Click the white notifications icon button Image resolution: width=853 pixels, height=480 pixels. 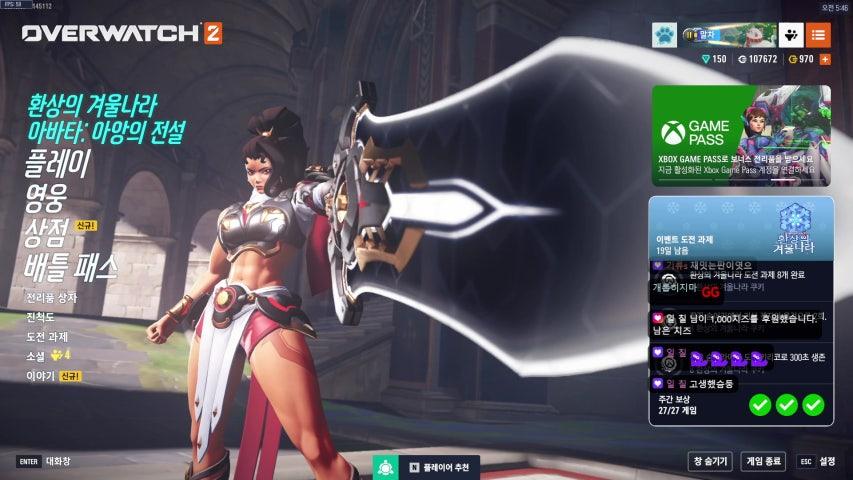(x=791, y=35)
